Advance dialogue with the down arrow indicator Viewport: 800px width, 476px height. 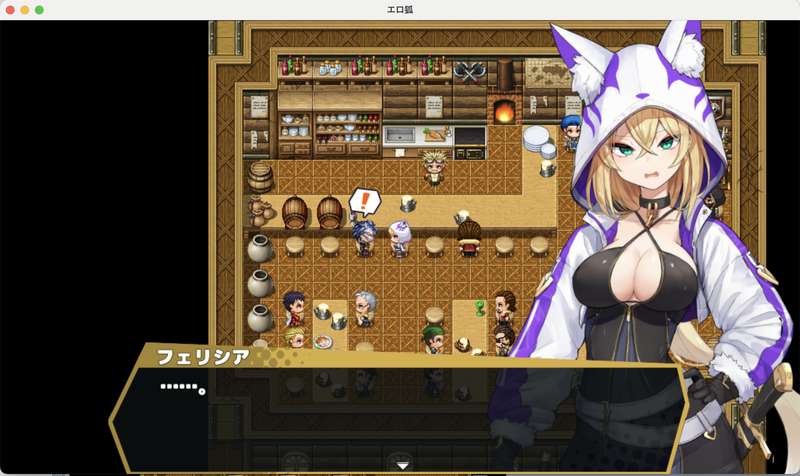pos(402,465)
